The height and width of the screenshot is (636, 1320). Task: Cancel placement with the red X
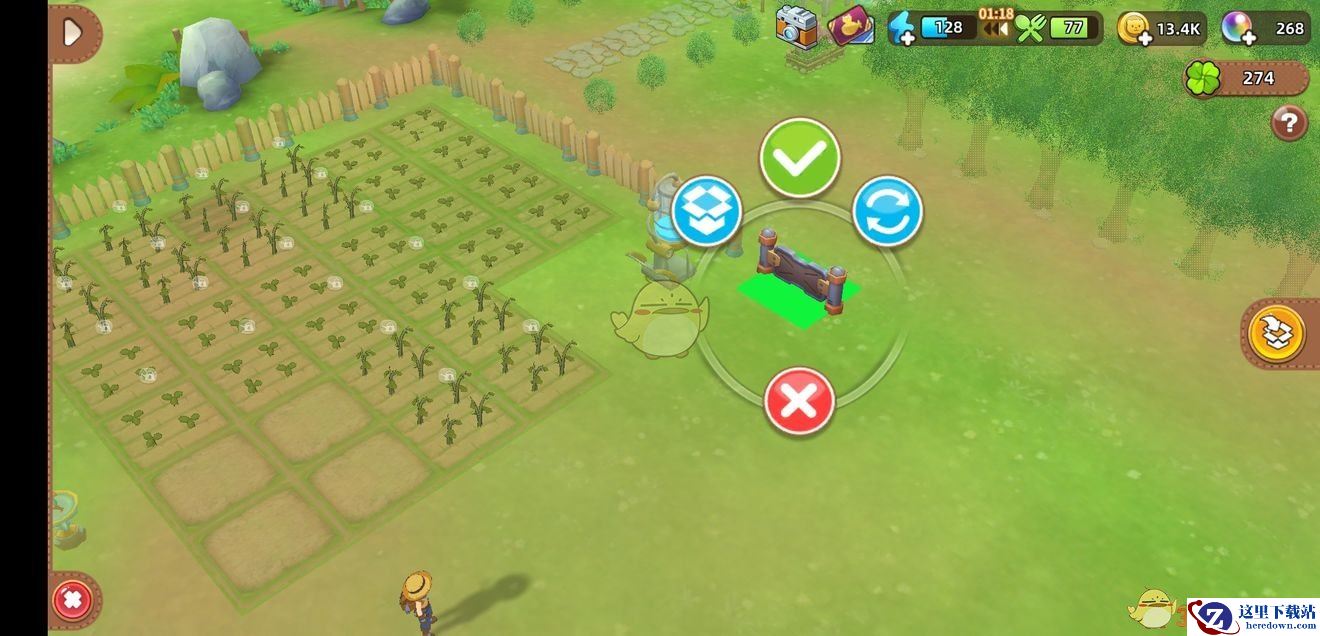[799, 402]
